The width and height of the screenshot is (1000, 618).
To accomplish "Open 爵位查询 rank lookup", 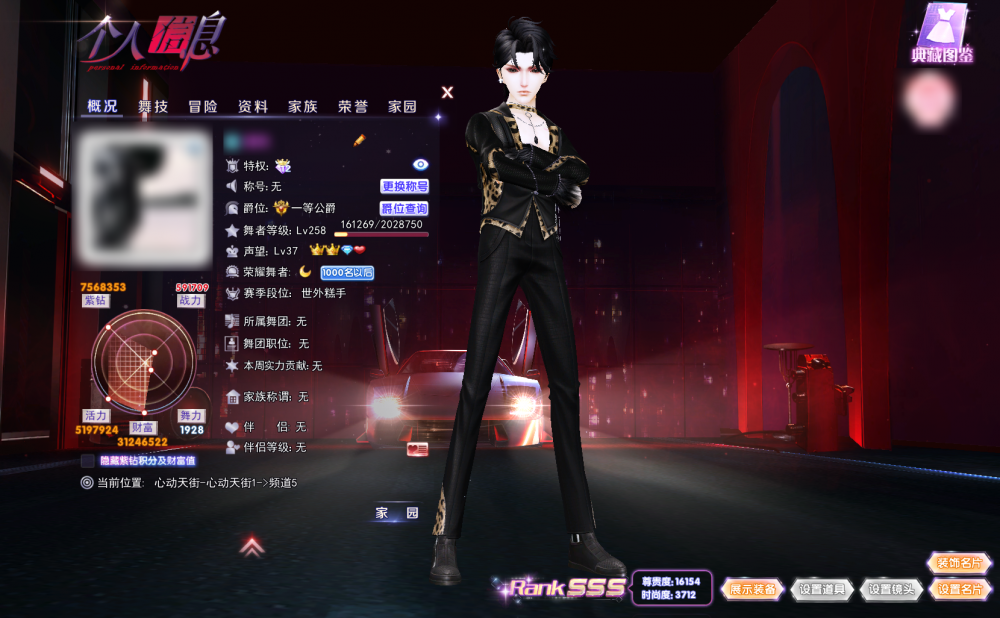I will (x=404, y=209).
